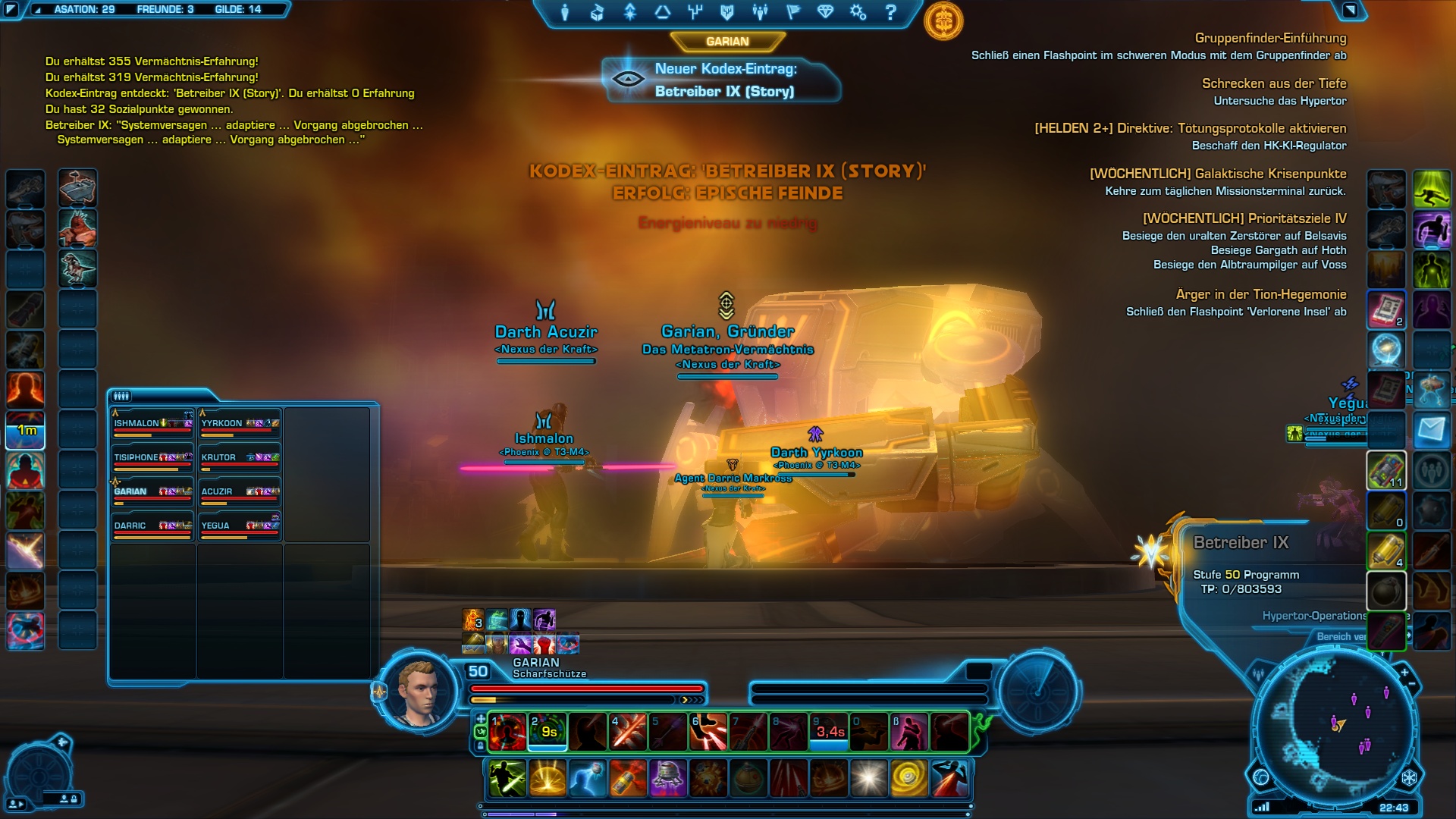1456x819 pixels.
Task: Open the settings gear in top menu
Action: (858, 12)
